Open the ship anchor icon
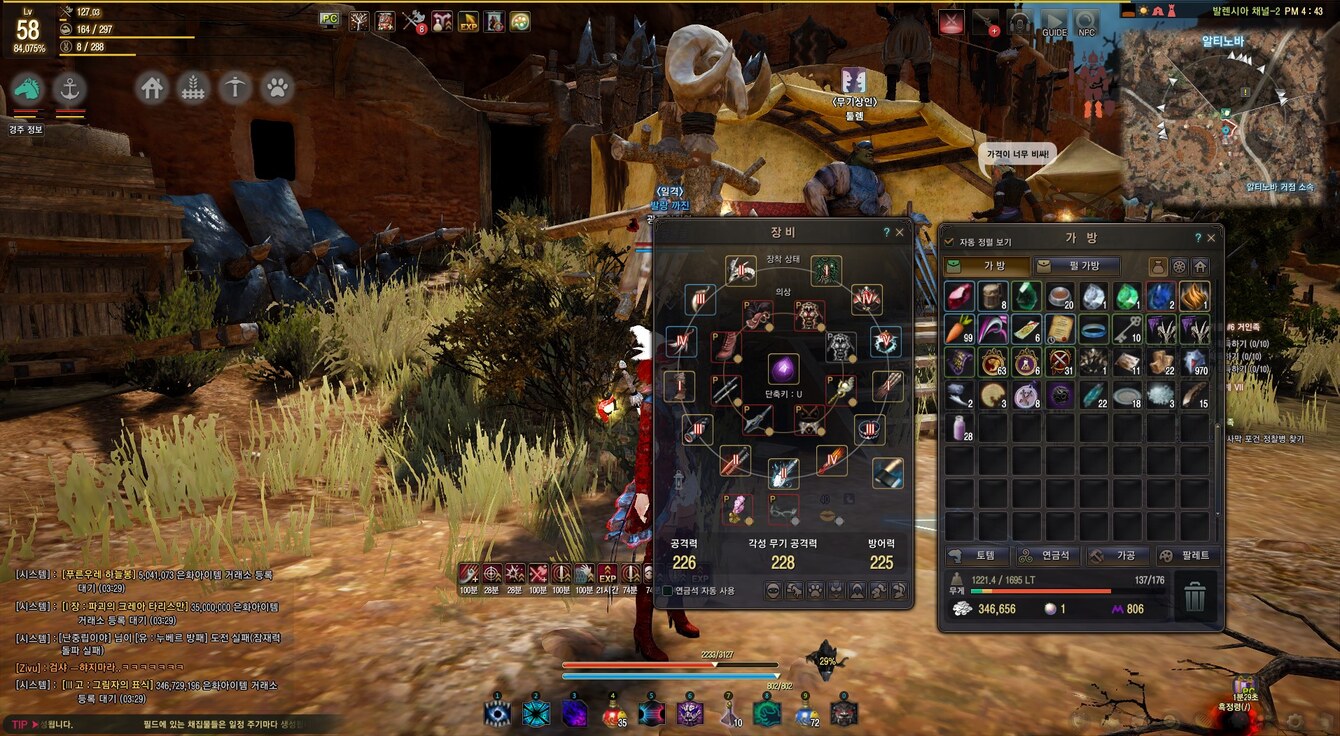 click(x=69, y=89)
